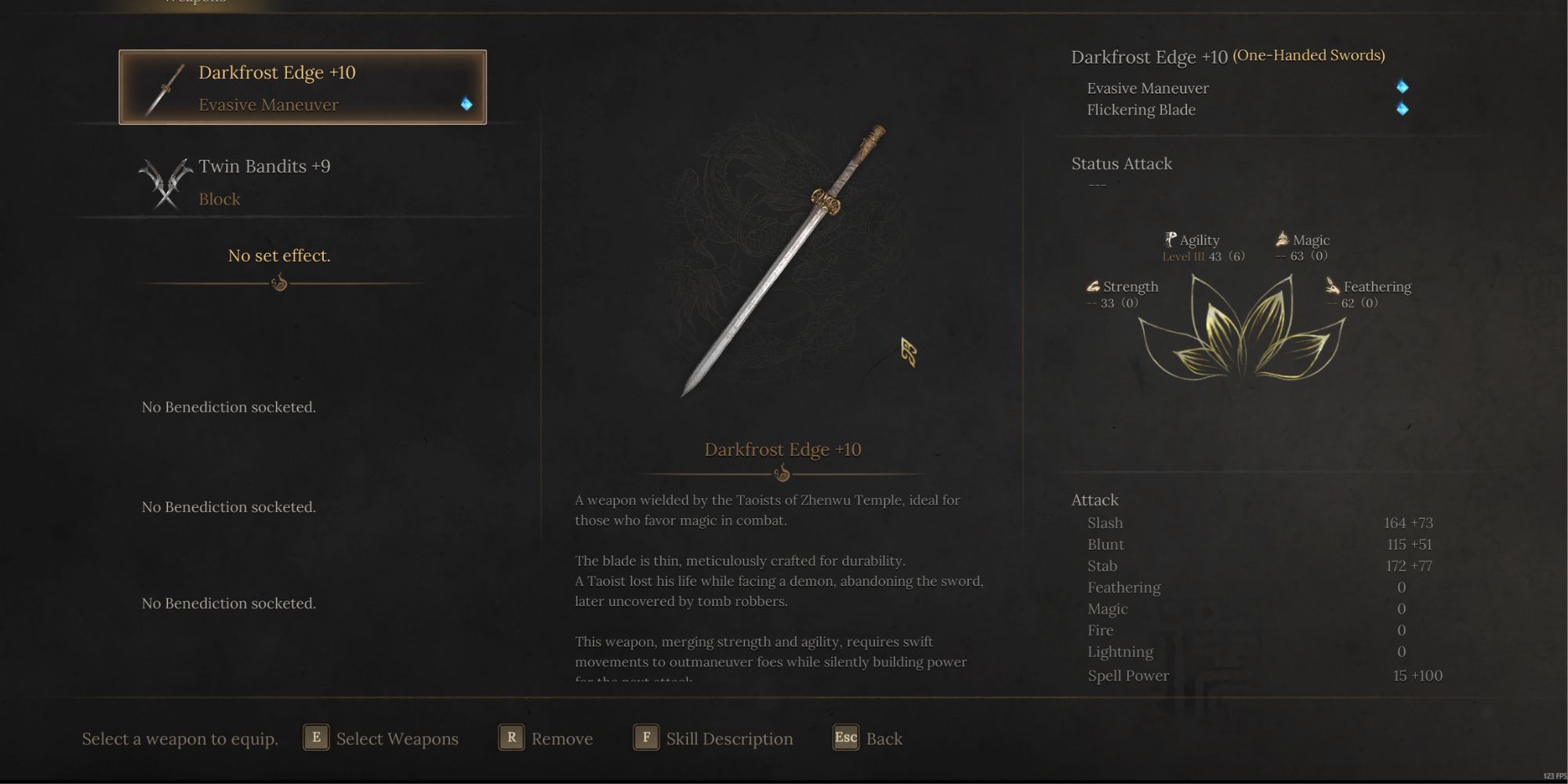Screen dimensions: 1568x784
Task: Expand the Status Attack section
Action: (1121, 164)
